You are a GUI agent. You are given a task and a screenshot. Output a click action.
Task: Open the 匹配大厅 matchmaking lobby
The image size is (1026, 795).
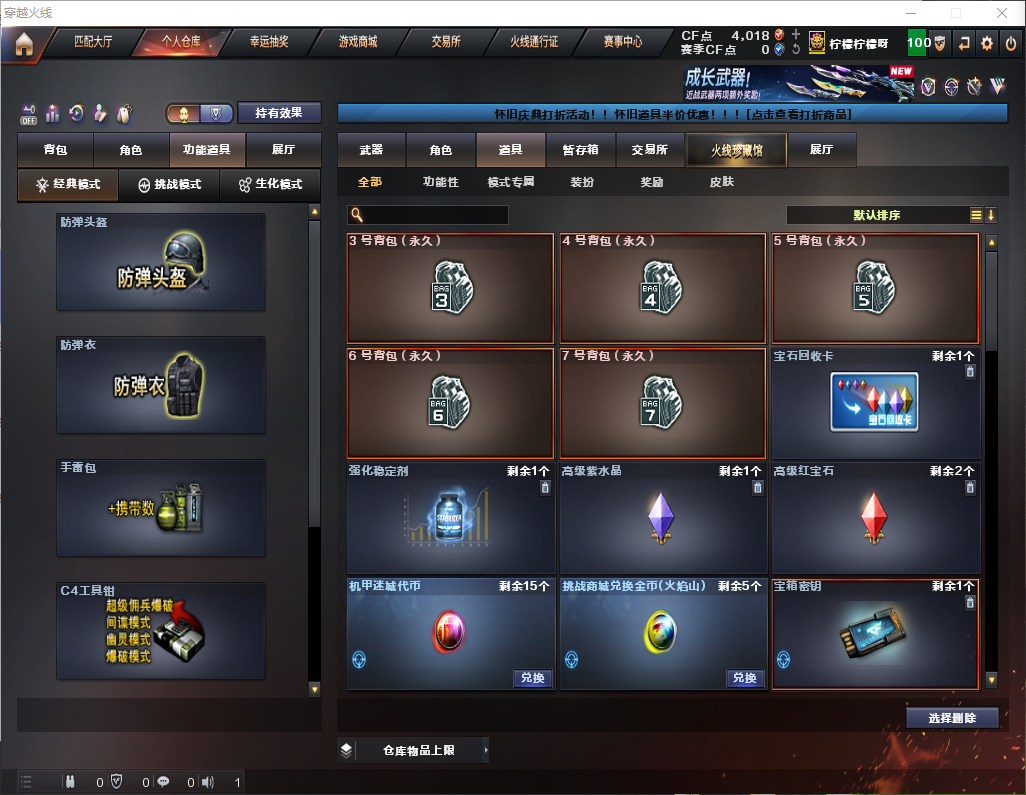coord(93,42)
